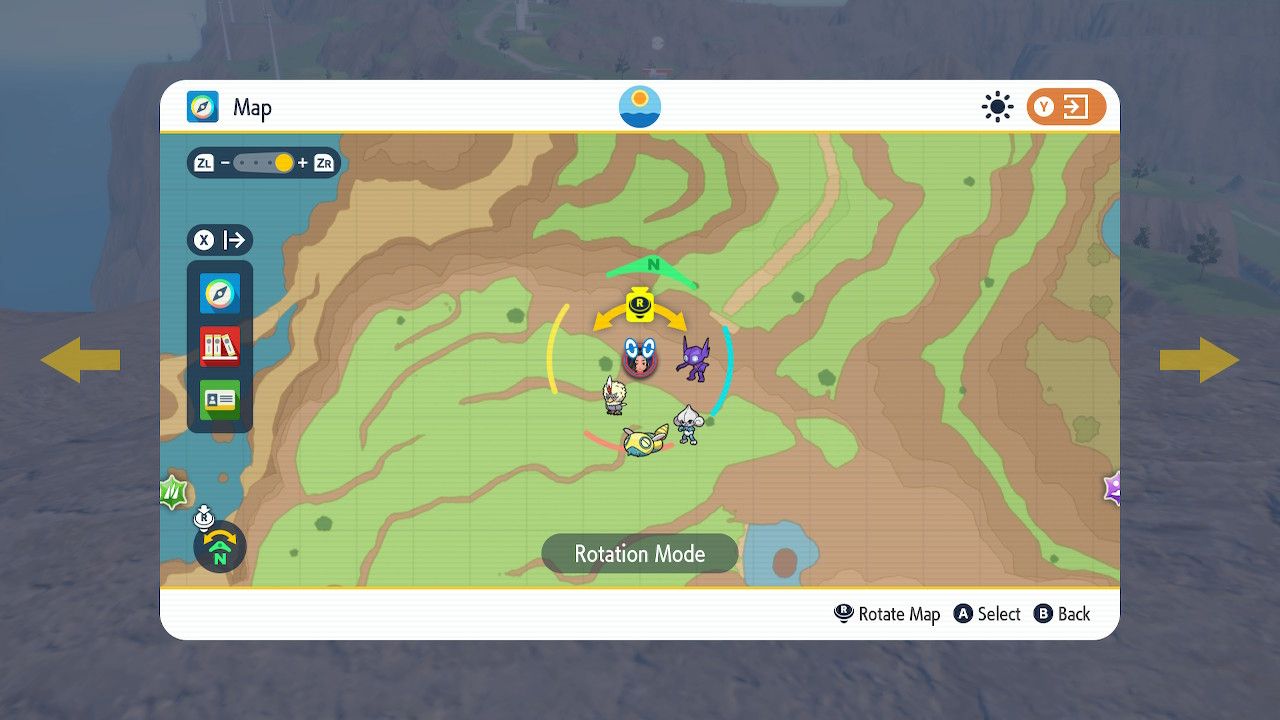Open the red Pokédex icon in sidebar

click(x=219, y=346)
